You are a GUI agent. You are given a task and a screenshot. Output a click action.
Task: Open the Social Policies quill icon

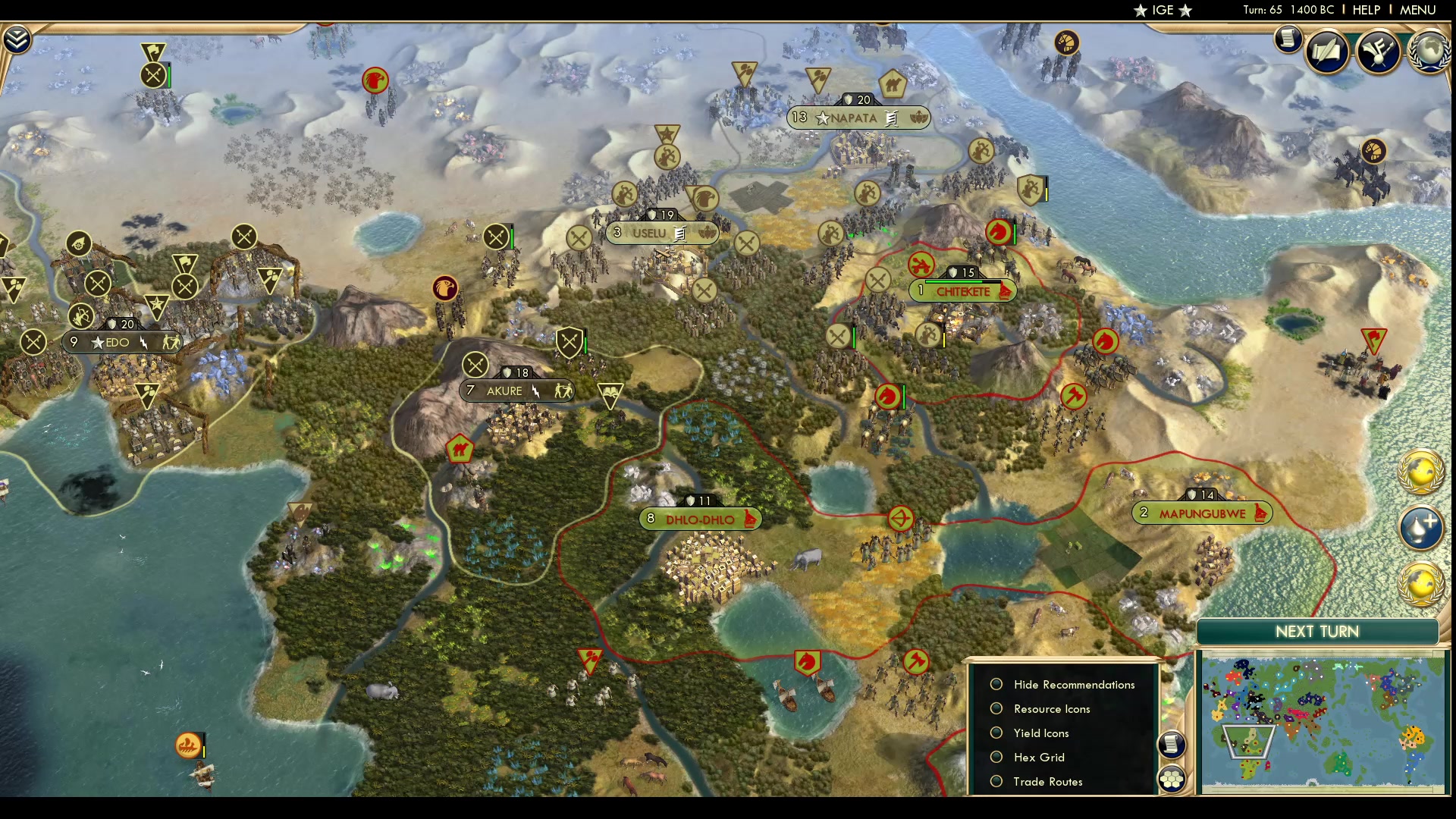tap(1329, 52)
